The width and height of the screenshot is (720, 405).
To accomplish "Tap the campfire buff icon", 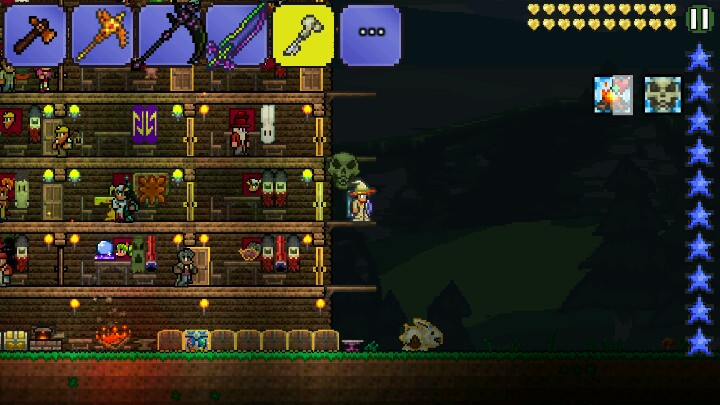I will [x=613, y=95].
